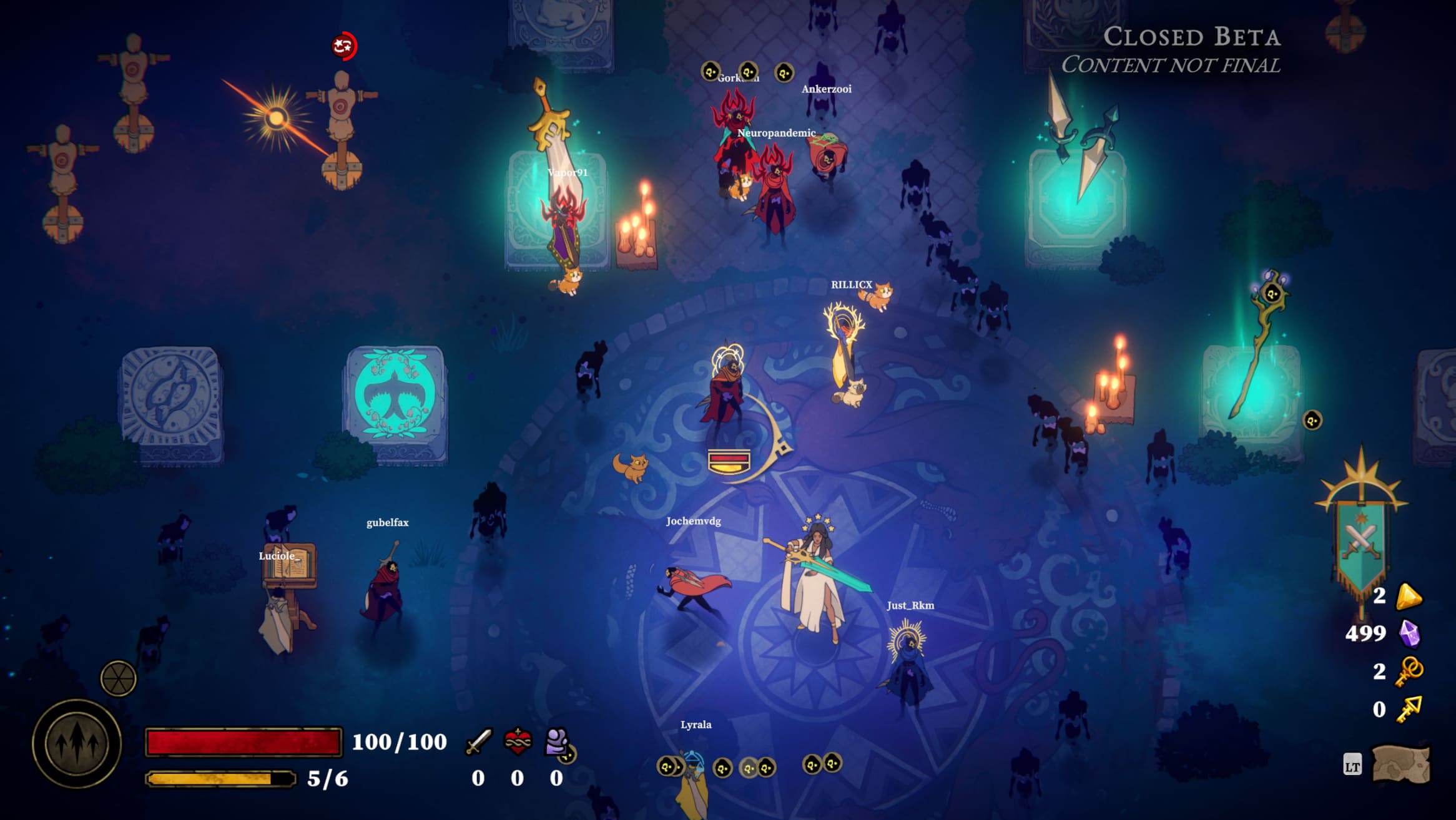This screenshot has width=1456, height=820.
Task: Click the yellow gem currency icon
Action: pos(1409,596)
